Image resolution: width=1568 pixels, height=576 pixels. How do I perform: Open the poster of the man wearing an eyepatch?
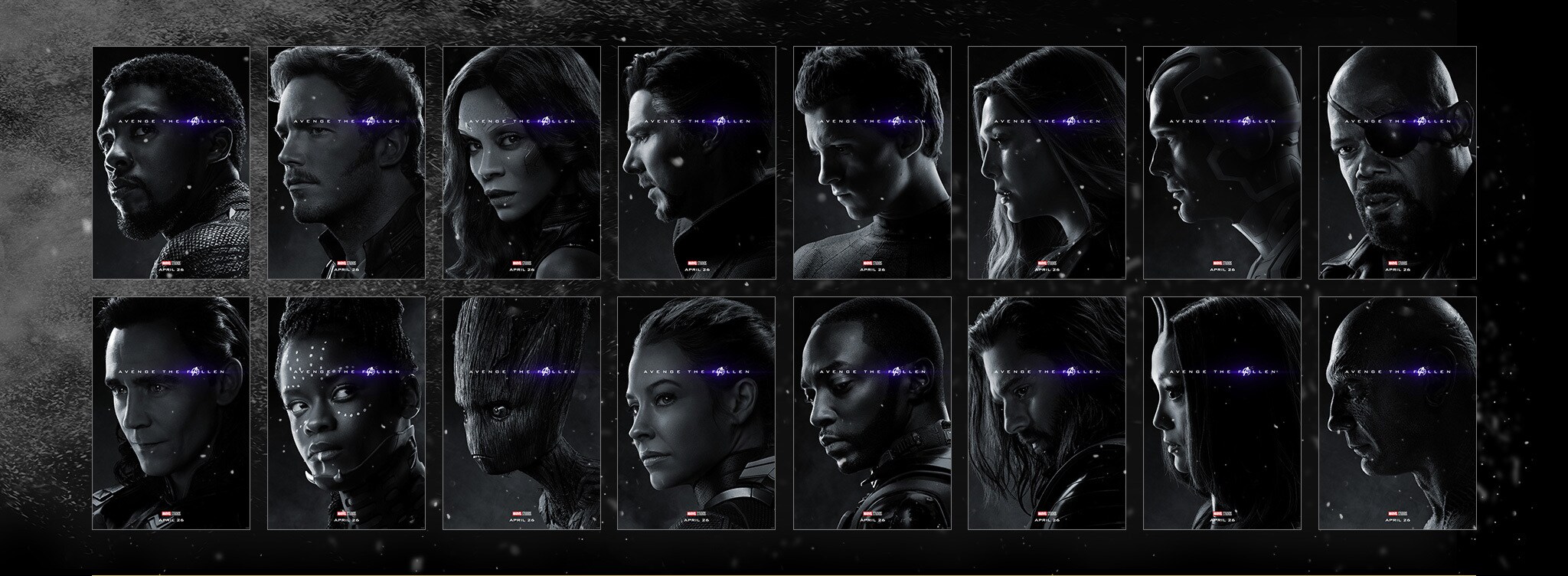click(1397, 162)
